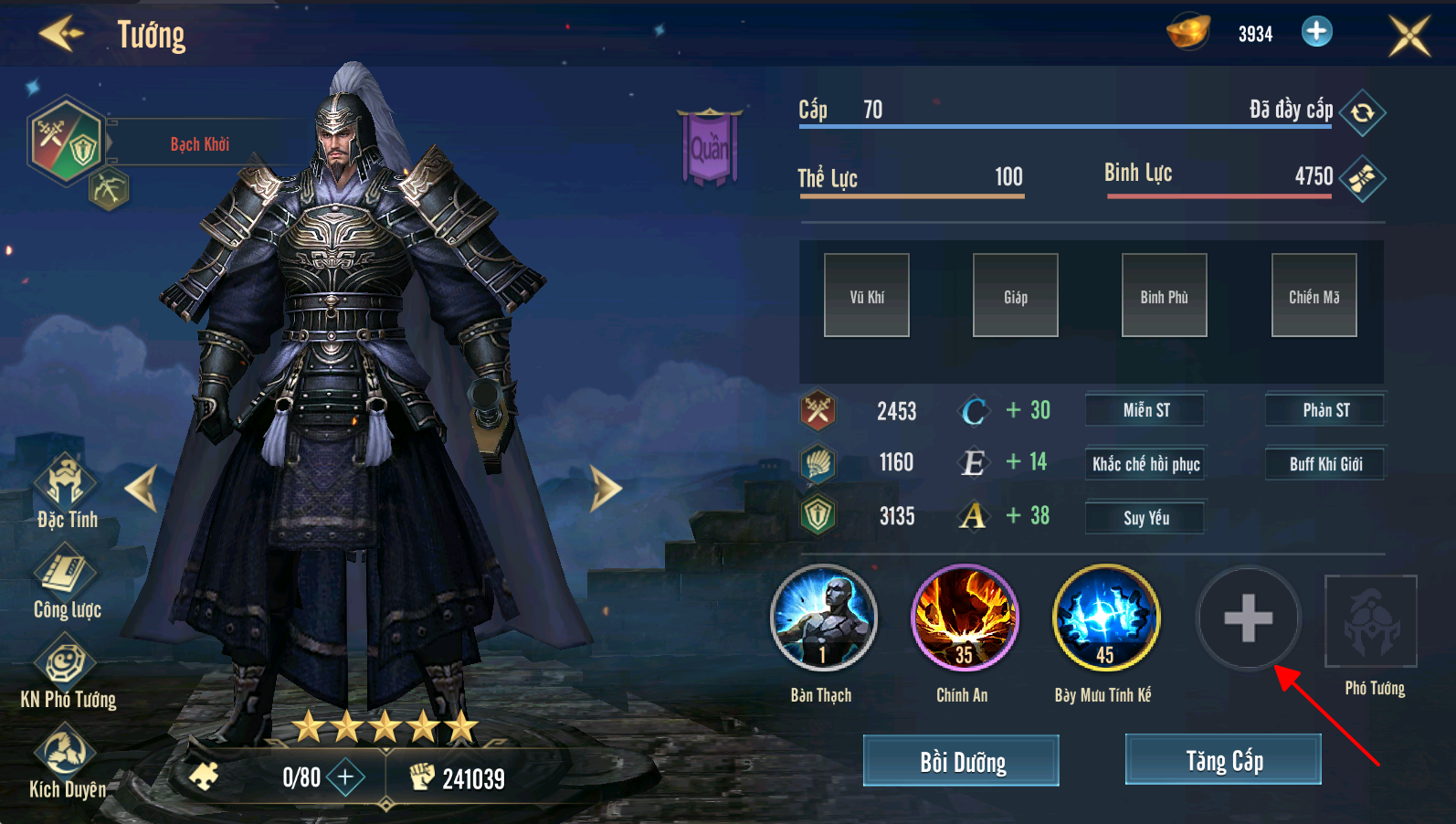Add a skill in the empty plus slot
1456x824 pixels.
1248,618
